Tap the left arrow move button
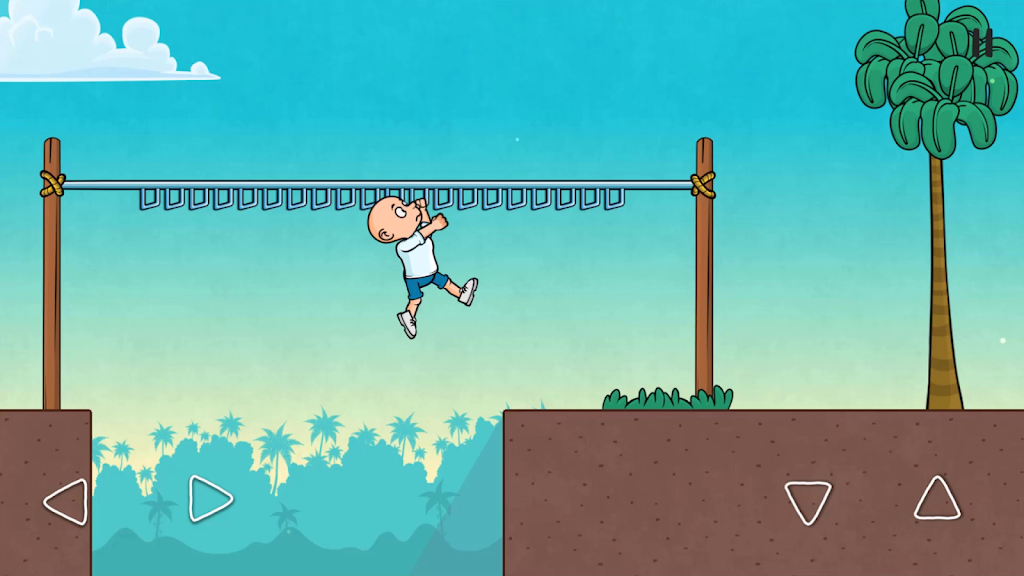The width and height of the screenshot is (1024, 576). coord(66,501)
